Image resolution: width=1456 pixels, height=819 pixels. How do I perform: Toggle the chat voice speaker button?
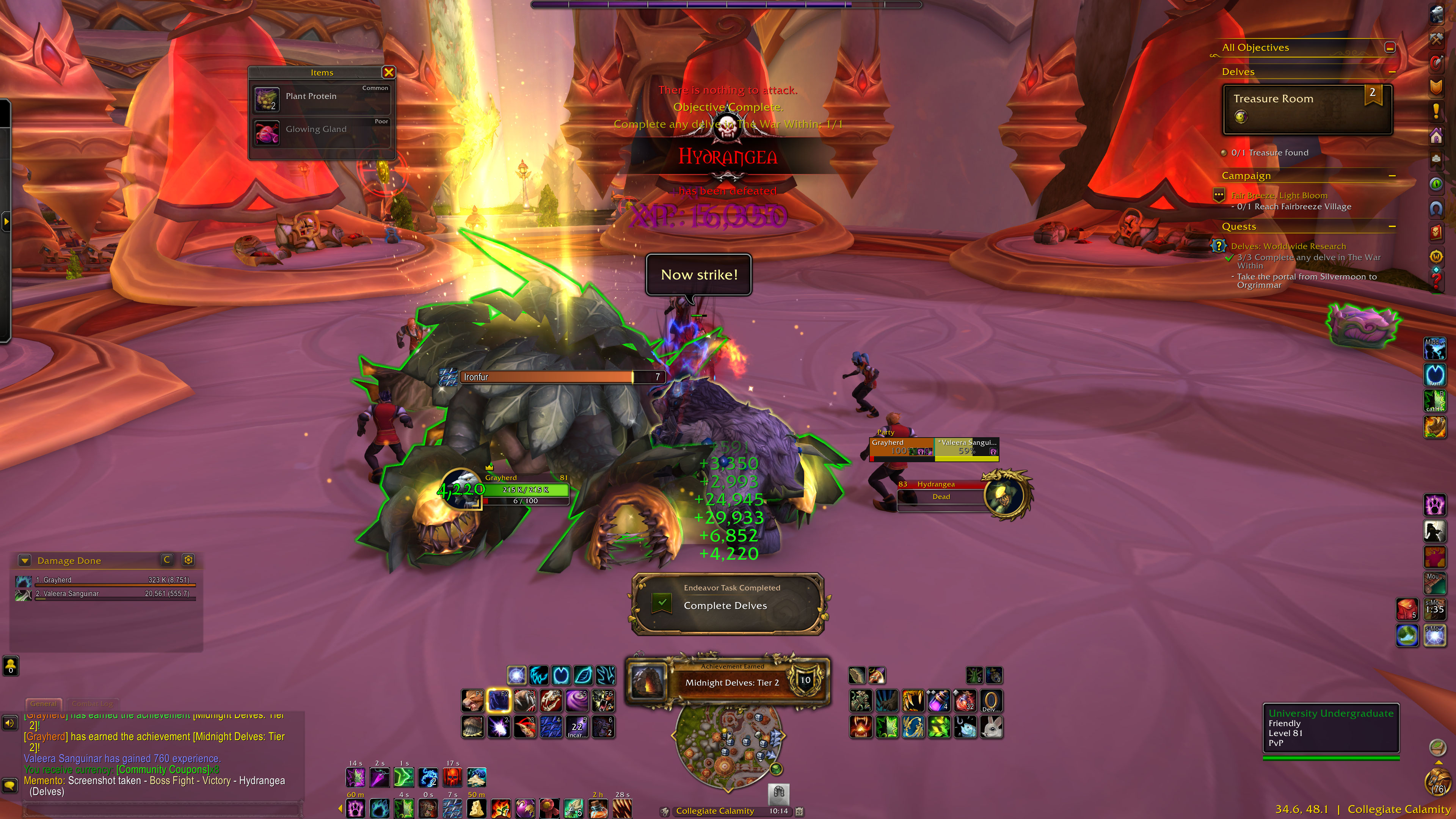click(x=9, y=723)
